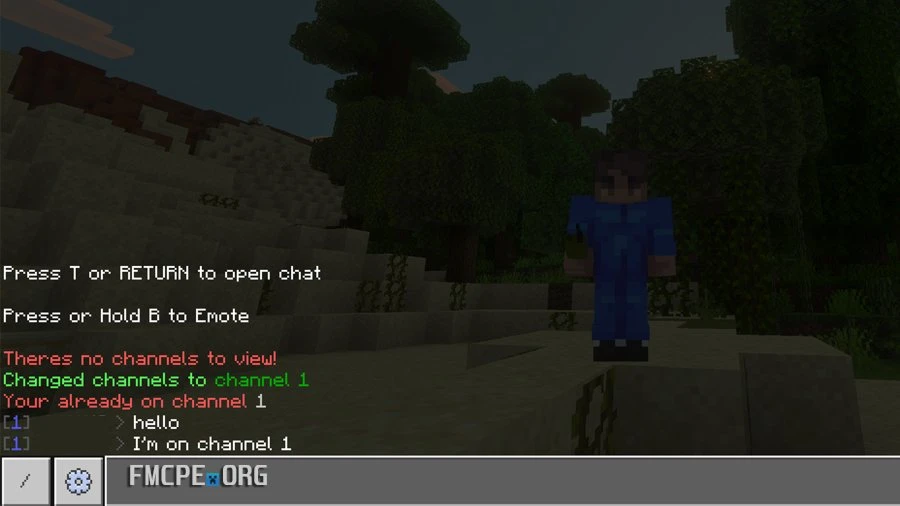Click the slash command button

tap(25, 481)
